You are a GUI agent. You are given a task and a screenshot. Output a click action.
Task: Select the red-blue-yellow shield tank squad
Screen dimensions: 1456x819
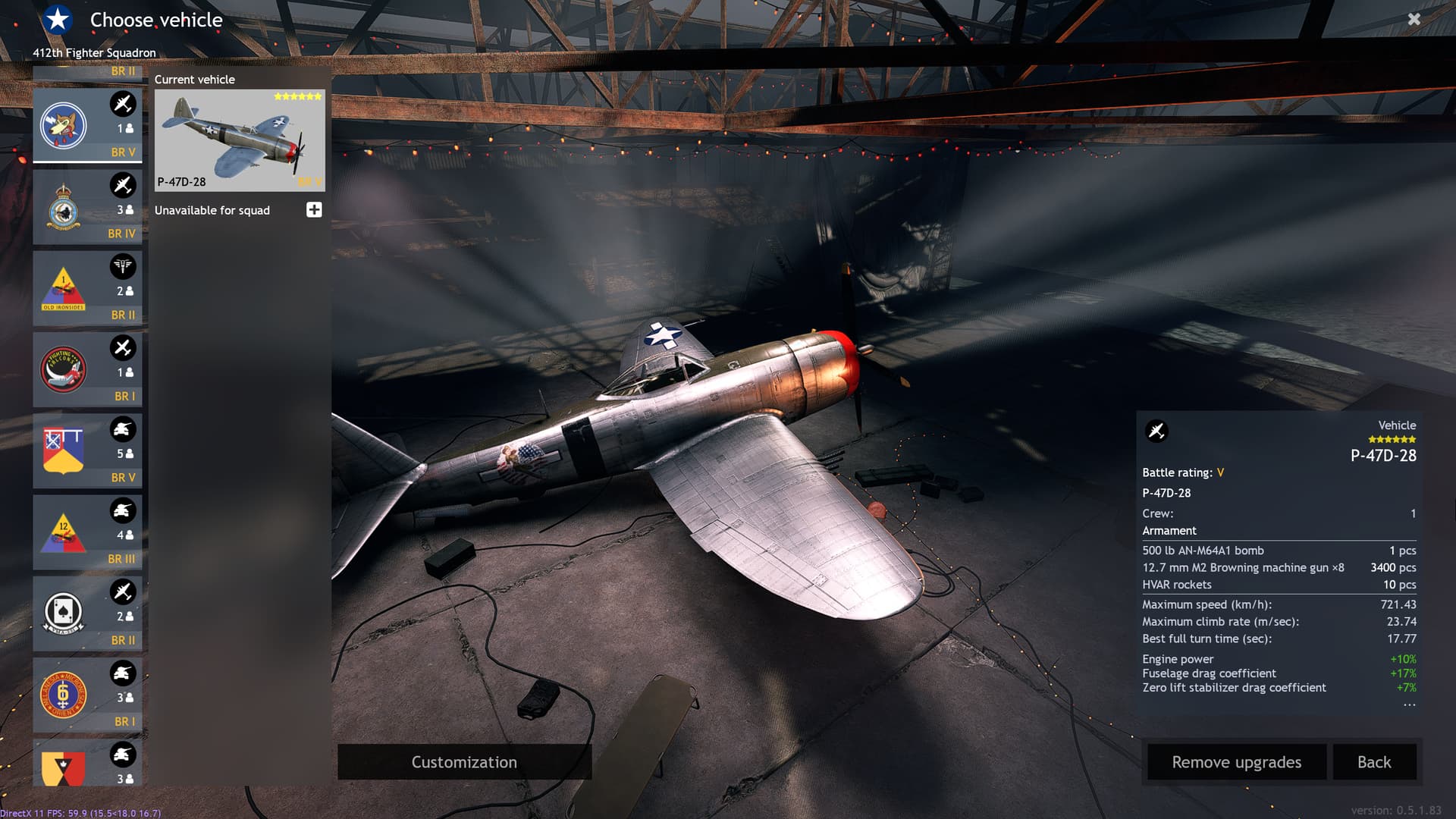point(87,450)
